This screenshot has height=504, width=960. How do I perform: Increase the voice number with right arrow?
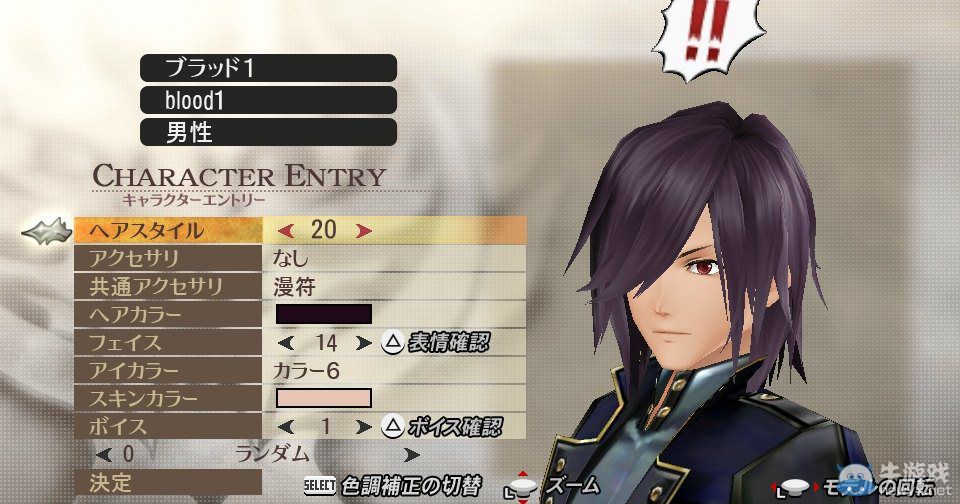coord(363,426)
